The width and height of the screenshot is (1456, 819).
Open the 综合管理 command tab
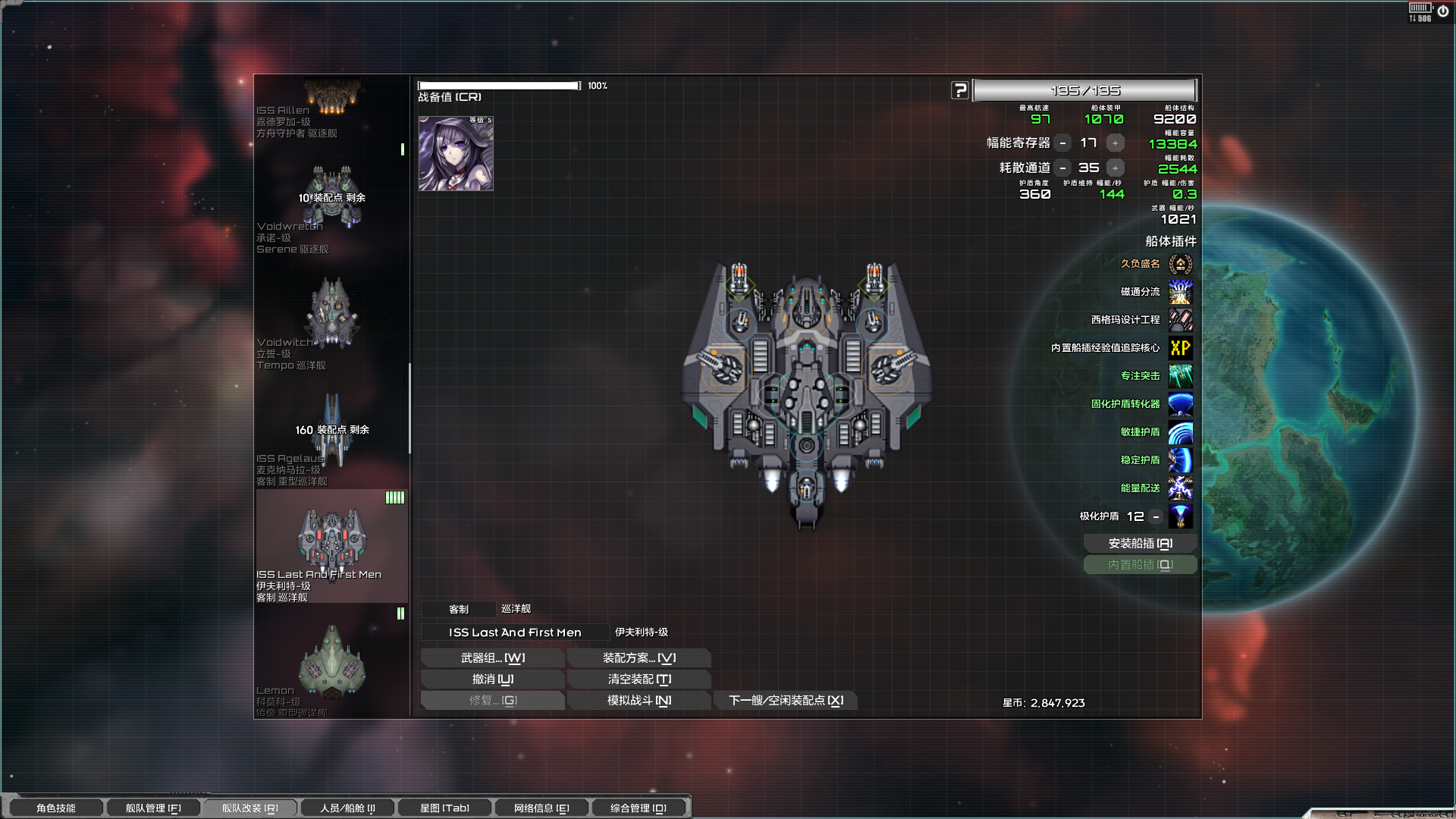(638, 808)
